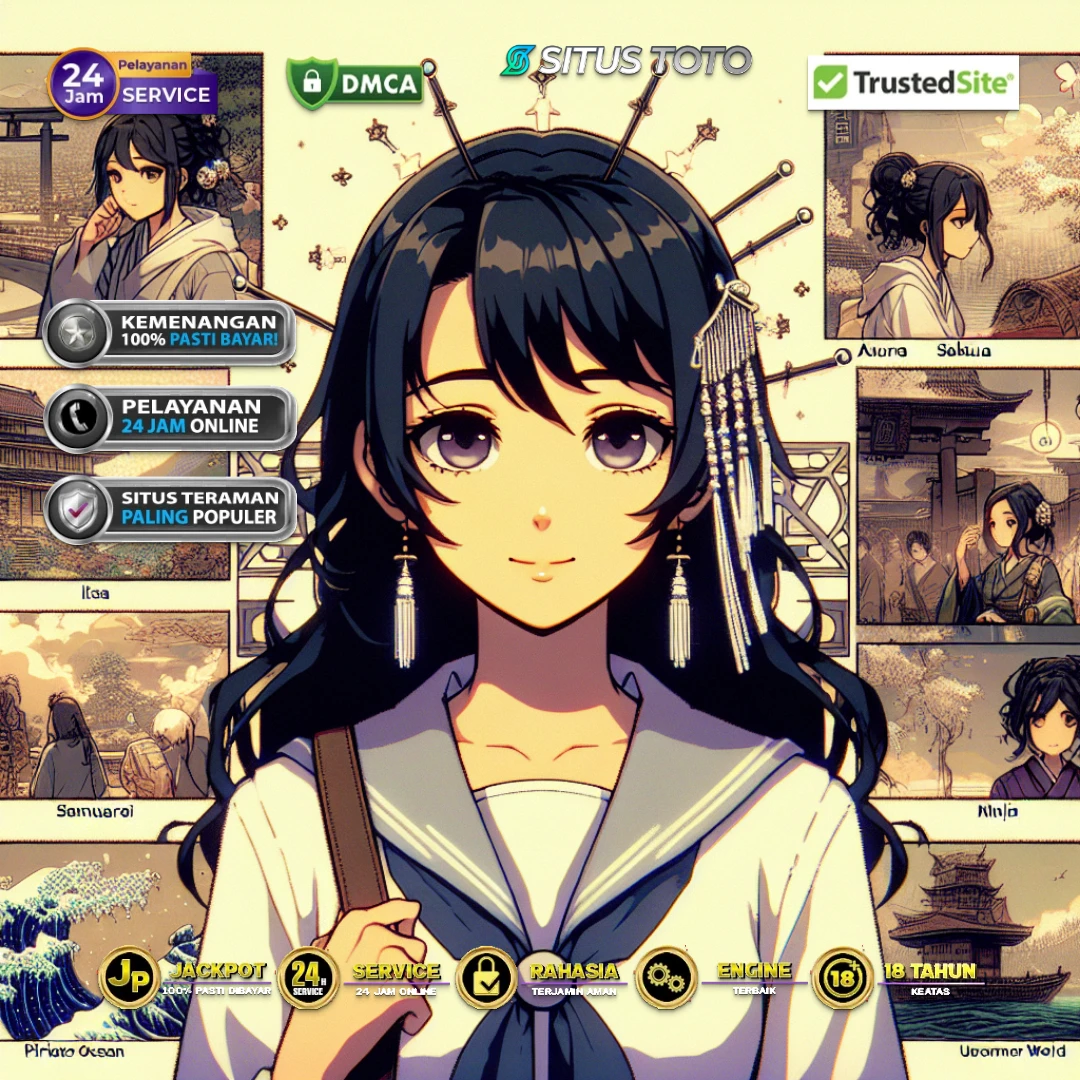Screen dimensions: 1080x1080
Task: Select the Situs Teraman Paling Populer button
Action: 170,509
